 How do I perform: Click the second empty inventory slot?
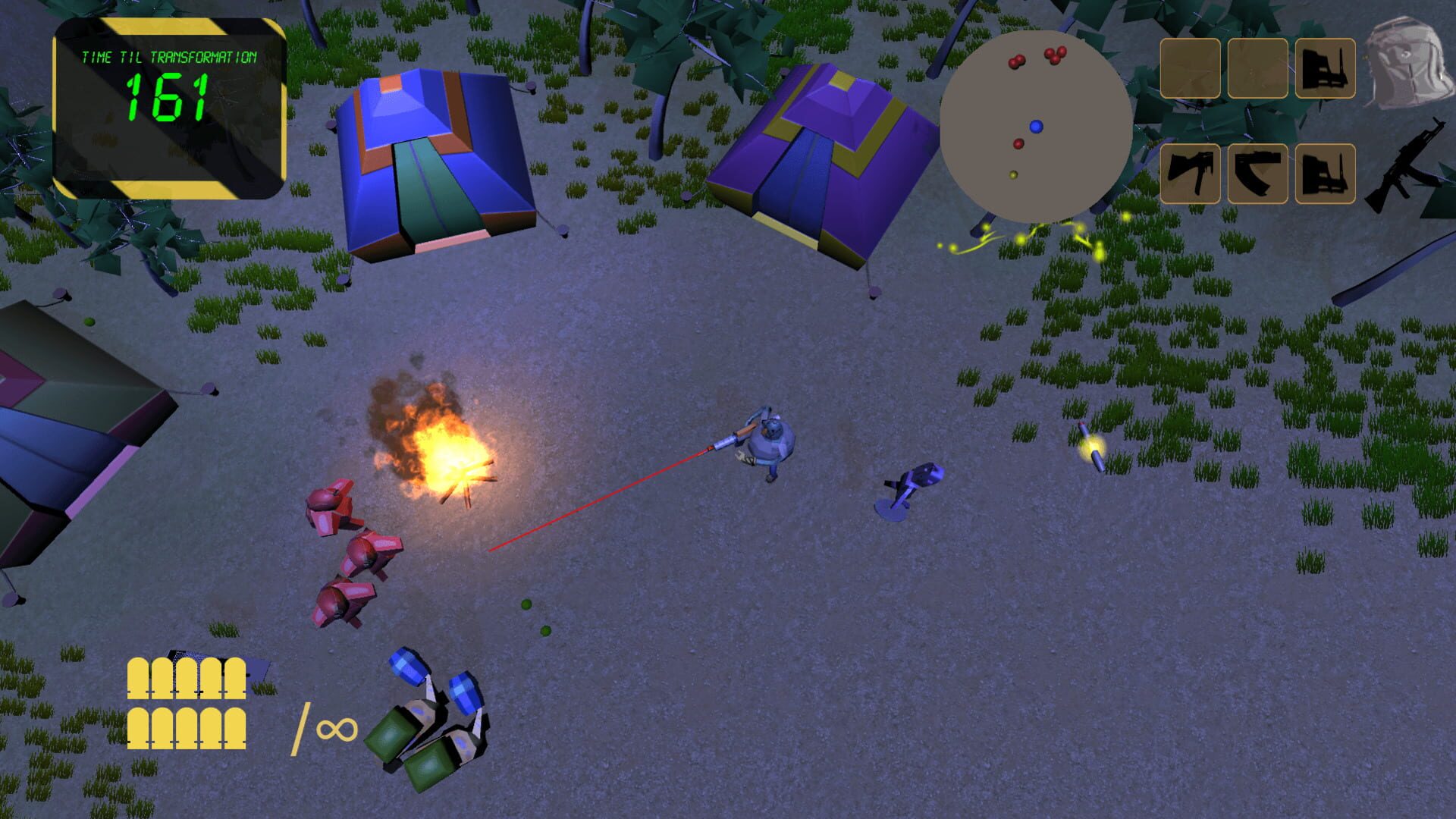point(1258,67)
